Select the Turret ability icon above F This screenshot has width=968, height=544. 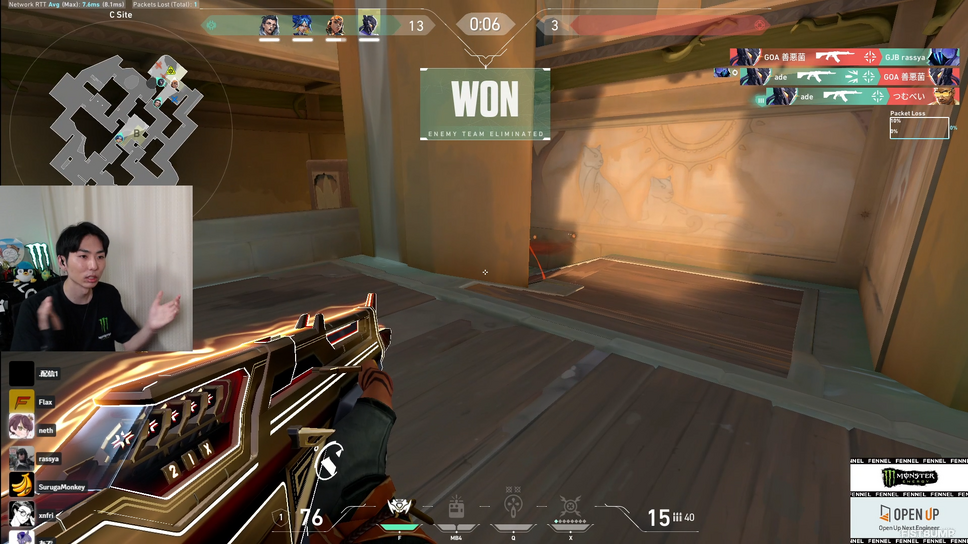(398, 508)
